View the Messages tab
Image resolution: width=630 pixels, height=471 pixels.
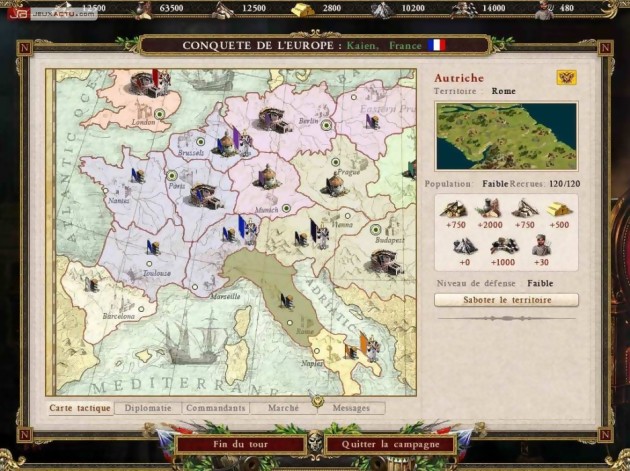(351, 408)
